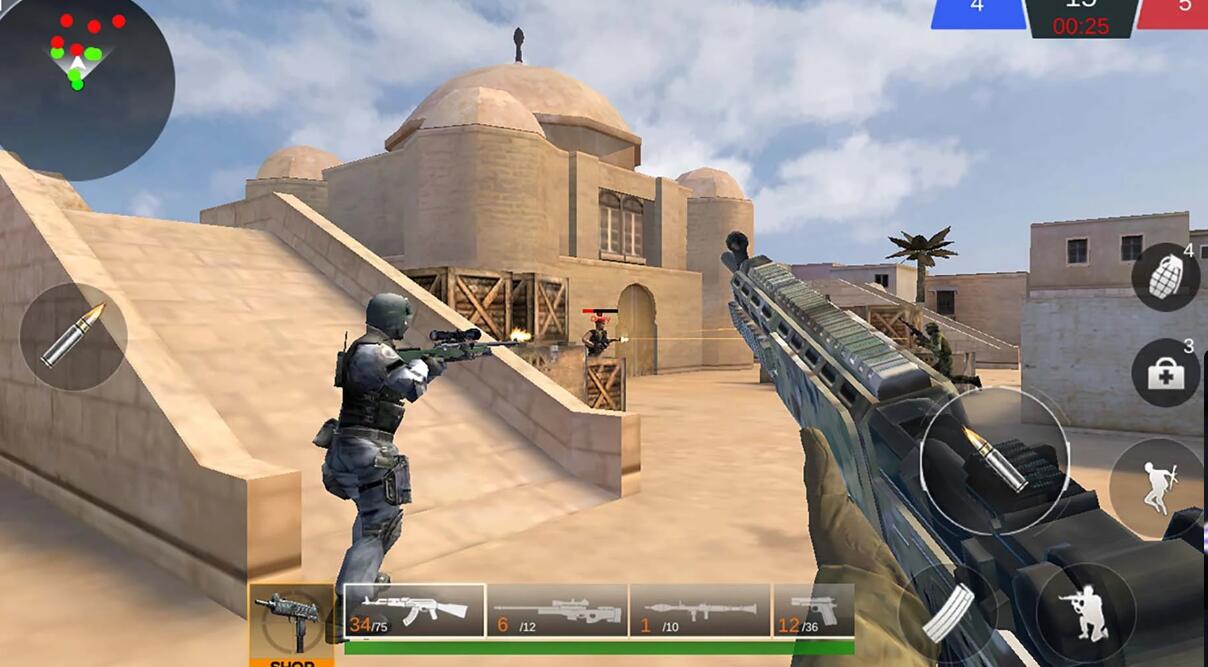The image size is (1208, 667).
Task: Tap the right-side bullet fire button
Action: pyautogui.click(x=994, y=460)
